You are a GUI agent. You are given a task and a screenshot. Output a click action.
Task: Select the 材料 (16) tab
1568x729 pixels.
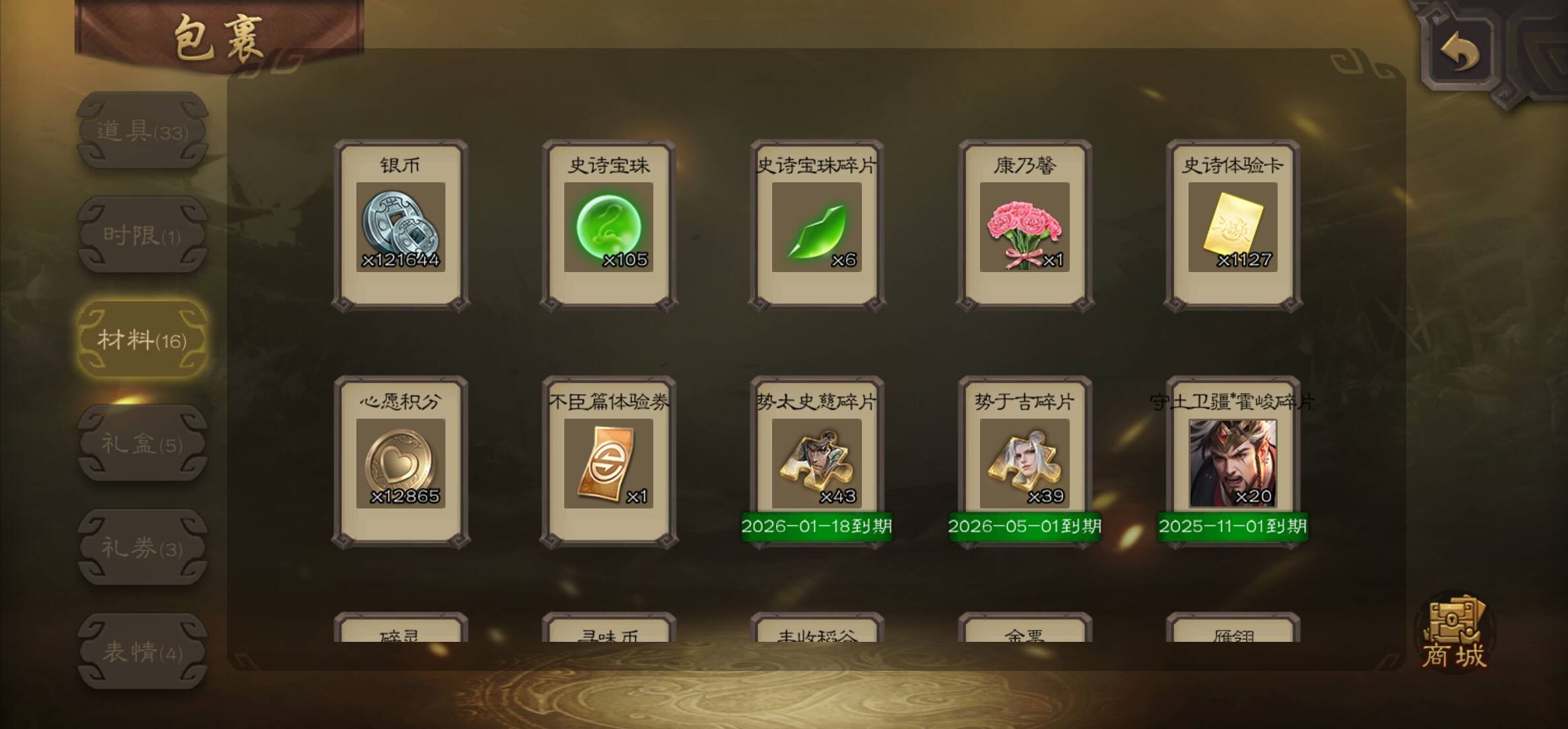[x=143, y=339]
